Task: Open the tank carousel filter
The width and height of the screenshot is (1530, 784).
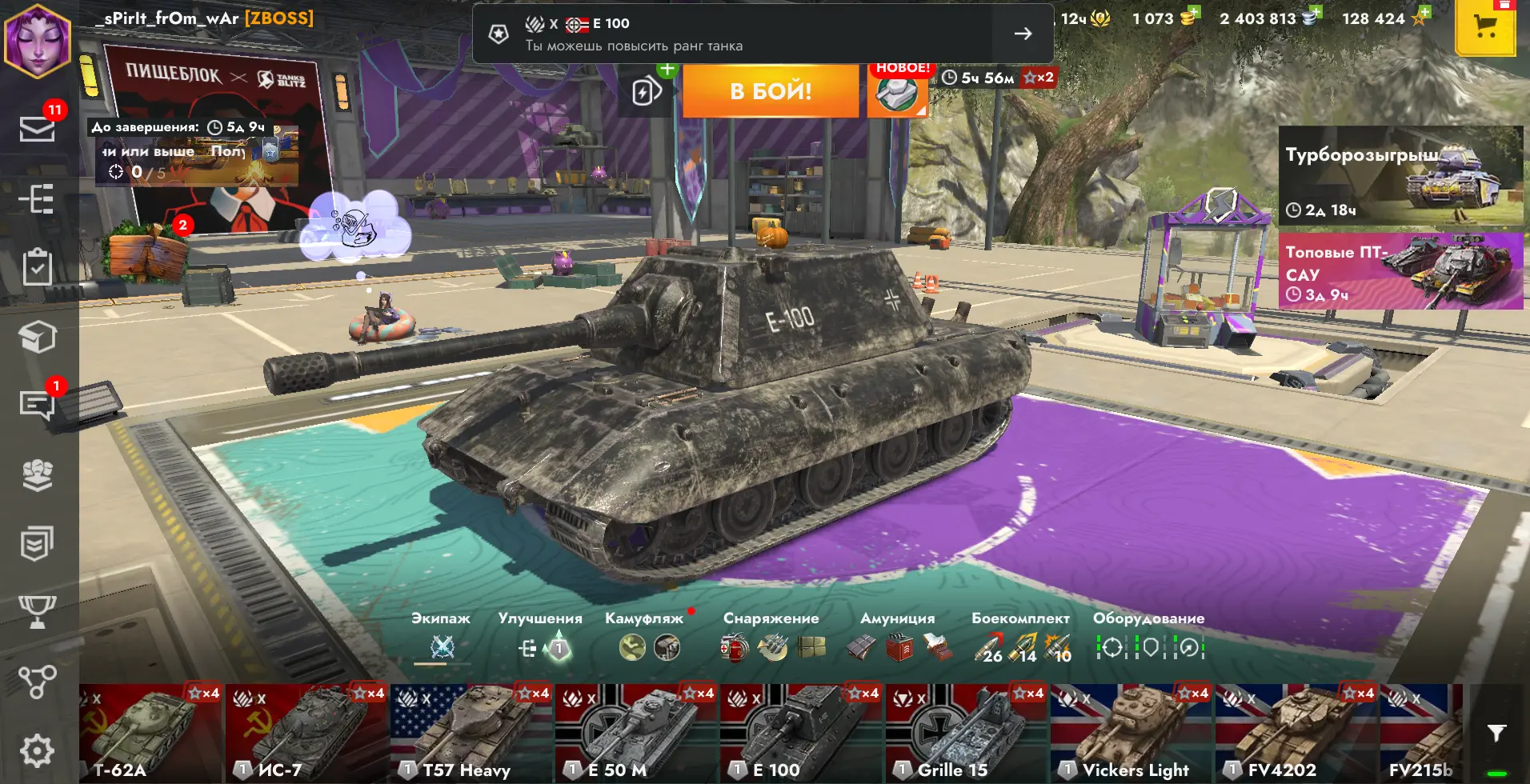Action: 1496,733
